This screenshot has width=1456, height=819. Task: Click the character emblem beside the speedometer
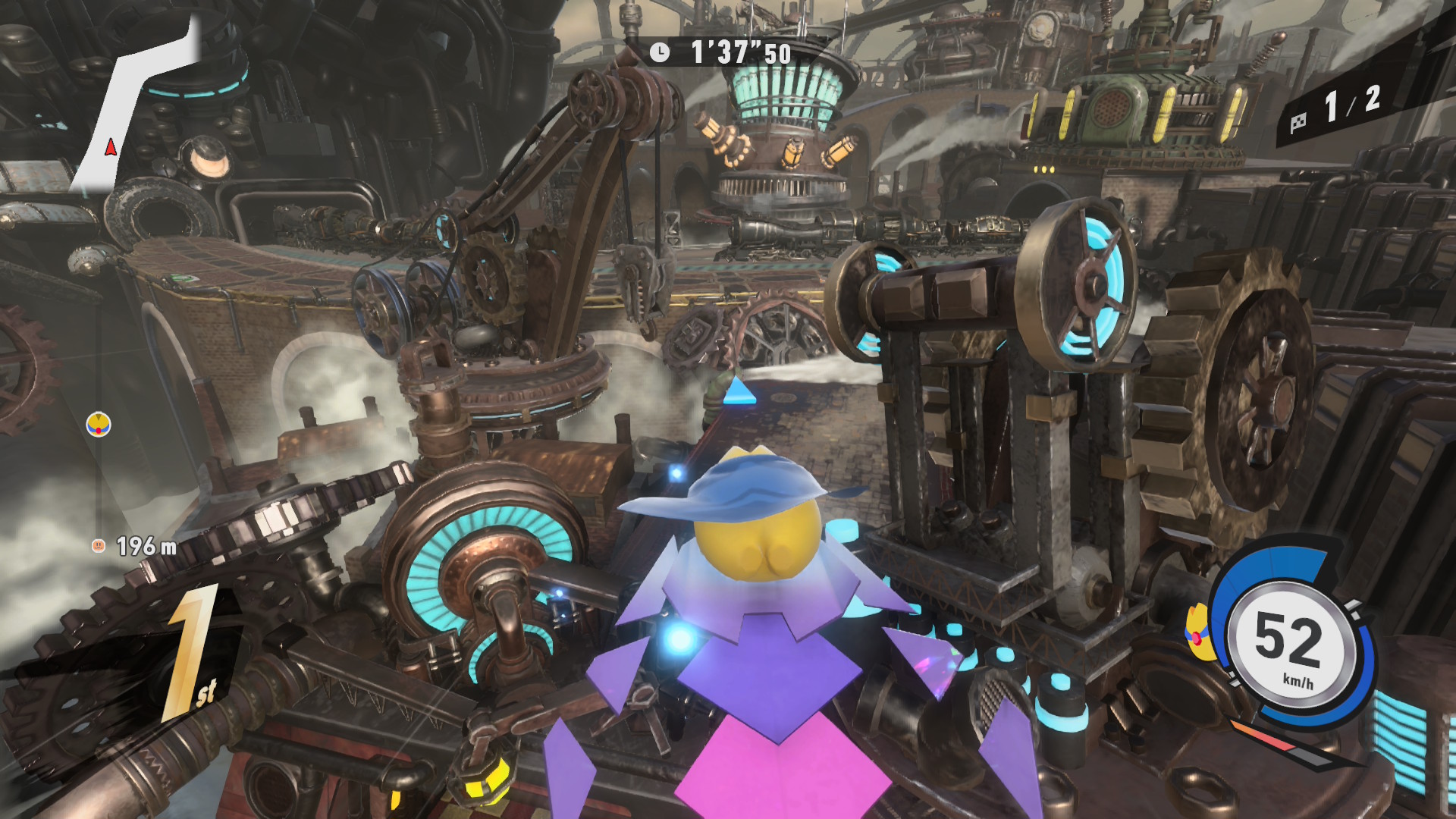(x=1197, y=632)
